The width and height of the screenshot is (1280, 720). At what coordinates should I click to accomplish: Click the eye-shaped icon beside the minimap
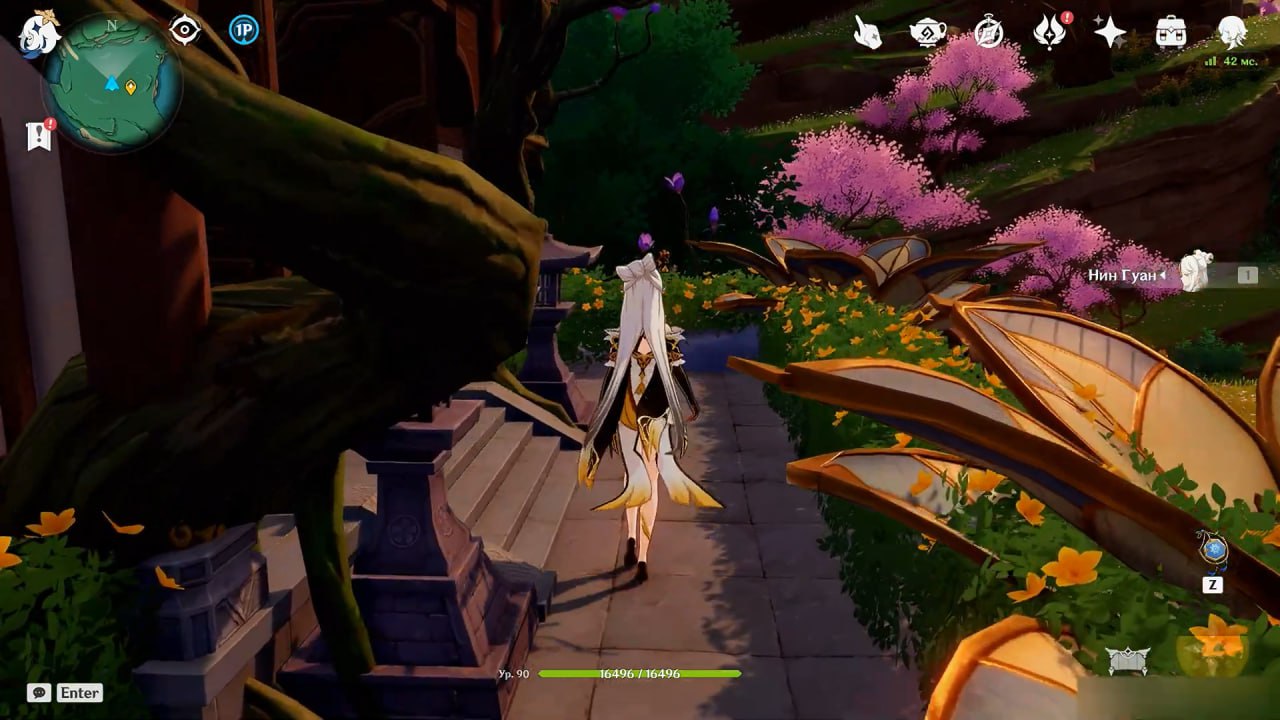point(185,30)
